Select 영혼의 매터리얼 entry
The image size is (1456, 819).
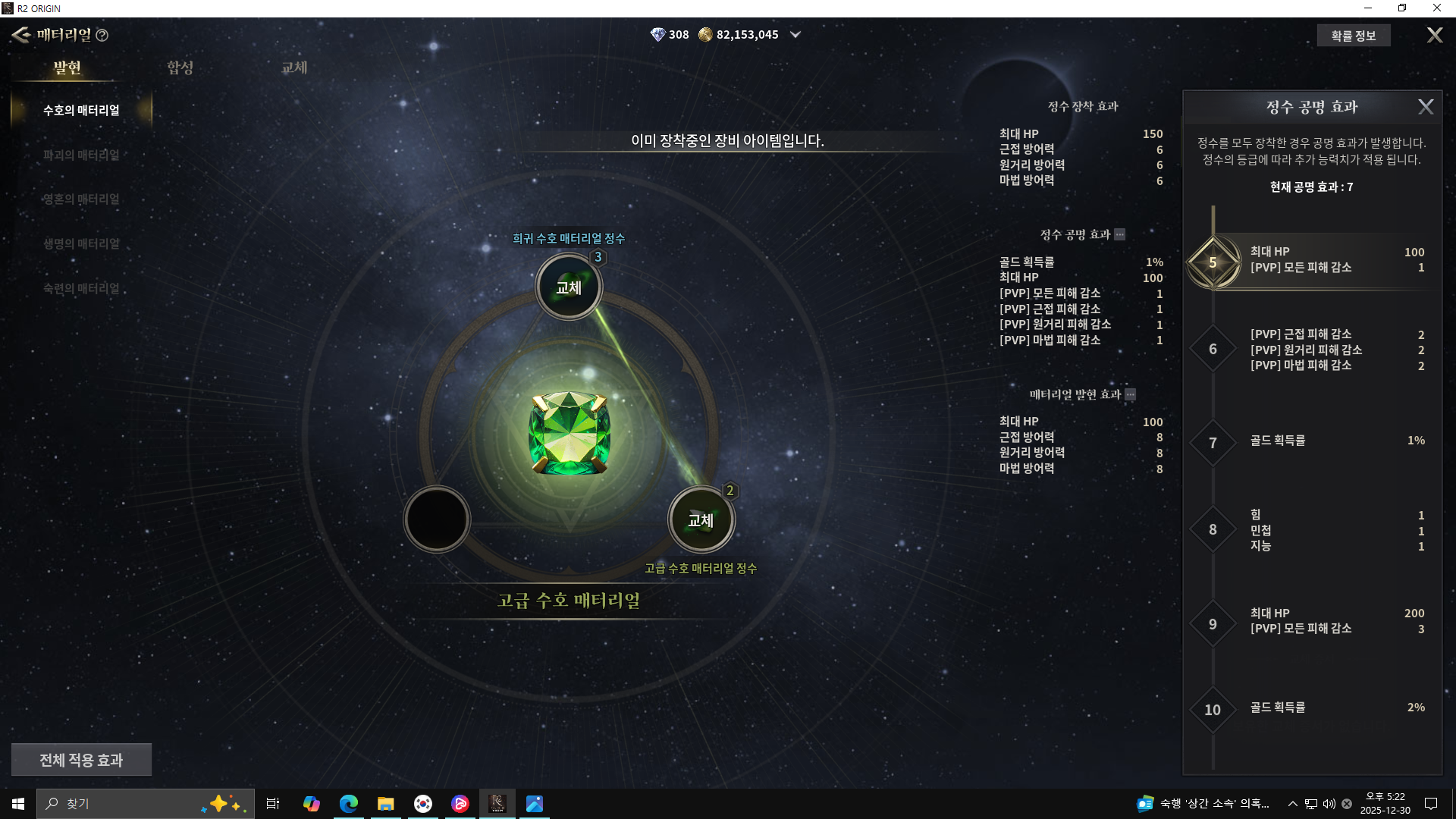tap(81, 199)
